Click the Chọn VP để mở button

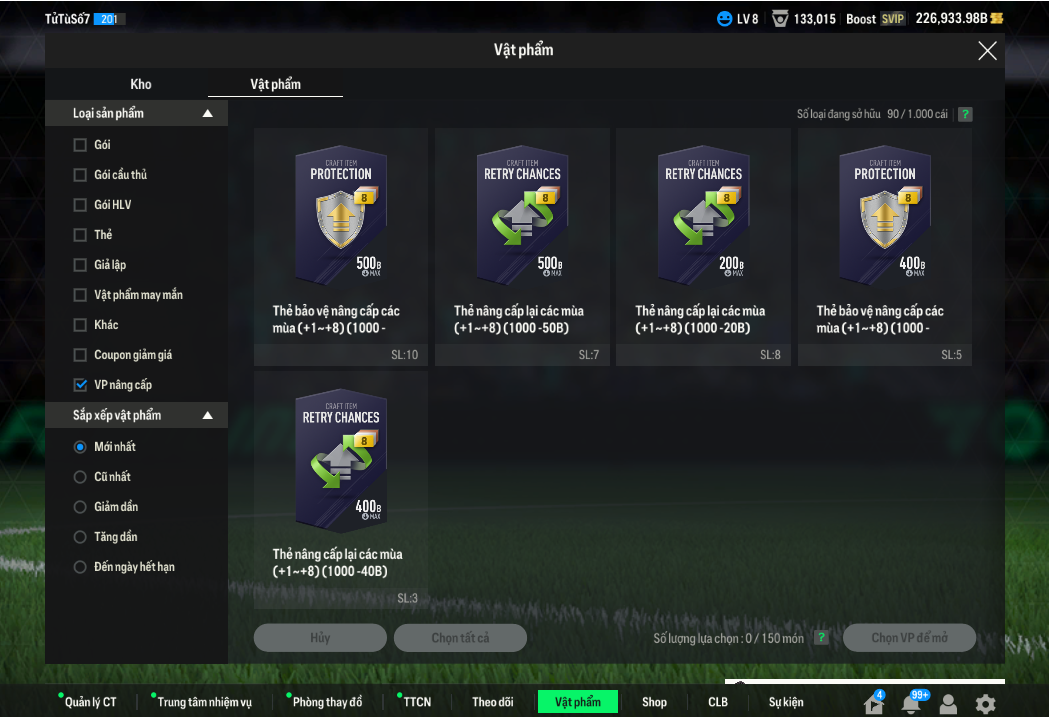(x=909, y=638)
